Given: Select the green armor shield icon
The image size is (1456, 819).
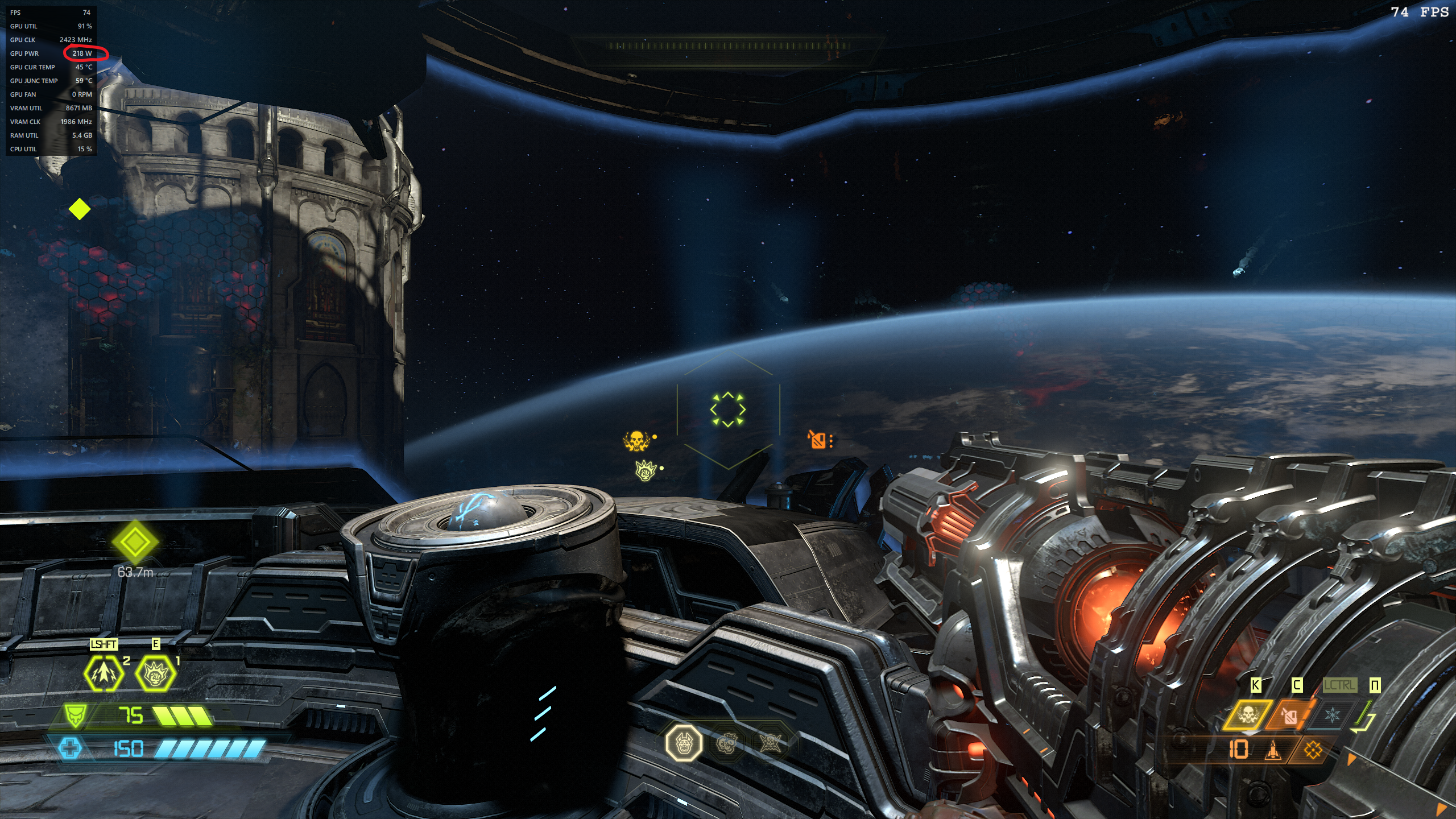Looking at the screenshot, I should point(75,715).
